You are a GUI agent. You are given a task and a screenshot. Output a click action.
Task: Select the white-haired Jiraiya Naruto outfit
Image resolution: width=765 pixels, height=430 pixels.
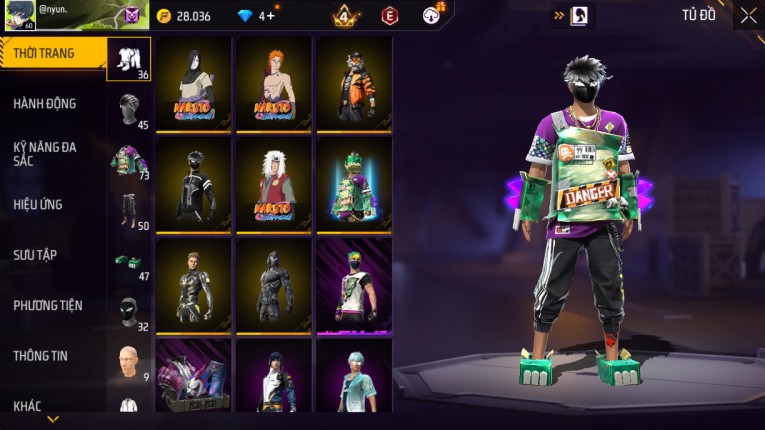pyautogui.click(x=273, y=184)
